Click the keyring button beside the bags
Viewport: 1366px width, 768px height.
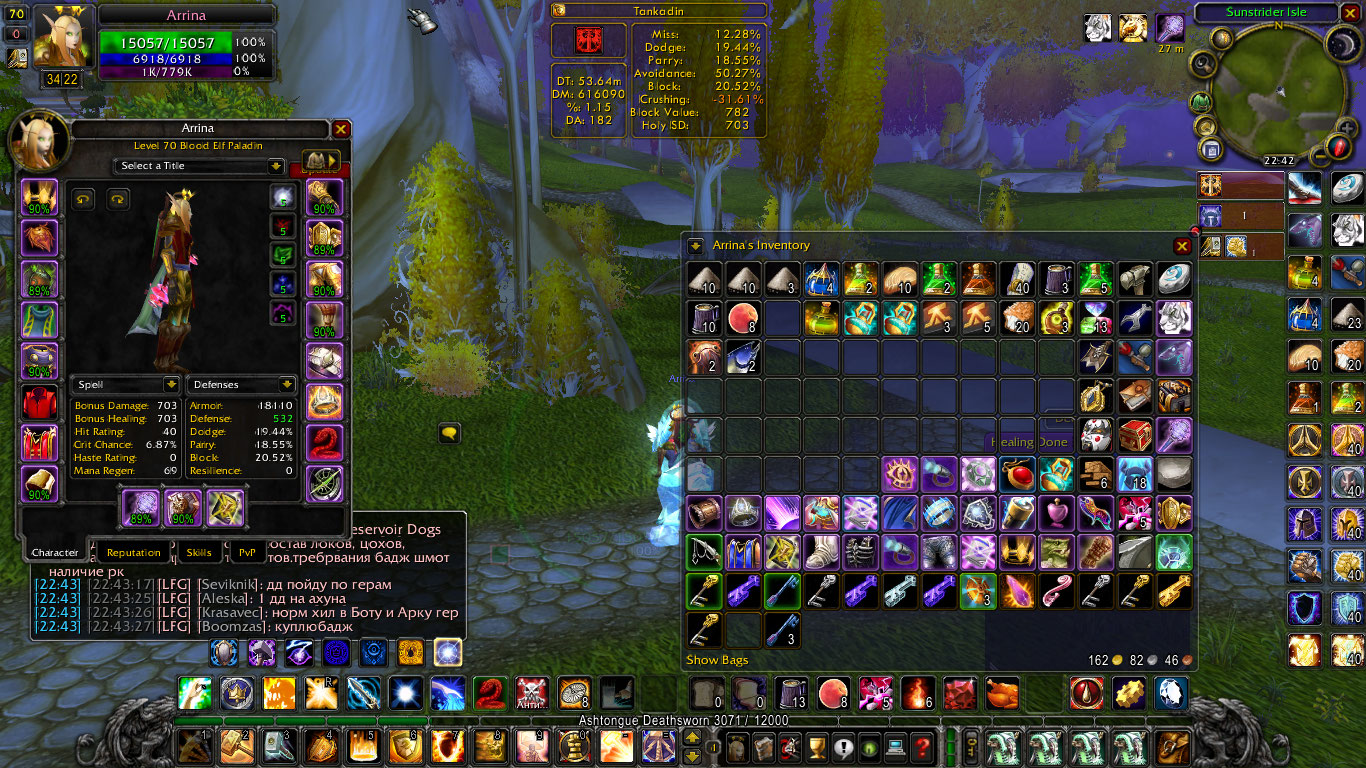click(969, 747)
